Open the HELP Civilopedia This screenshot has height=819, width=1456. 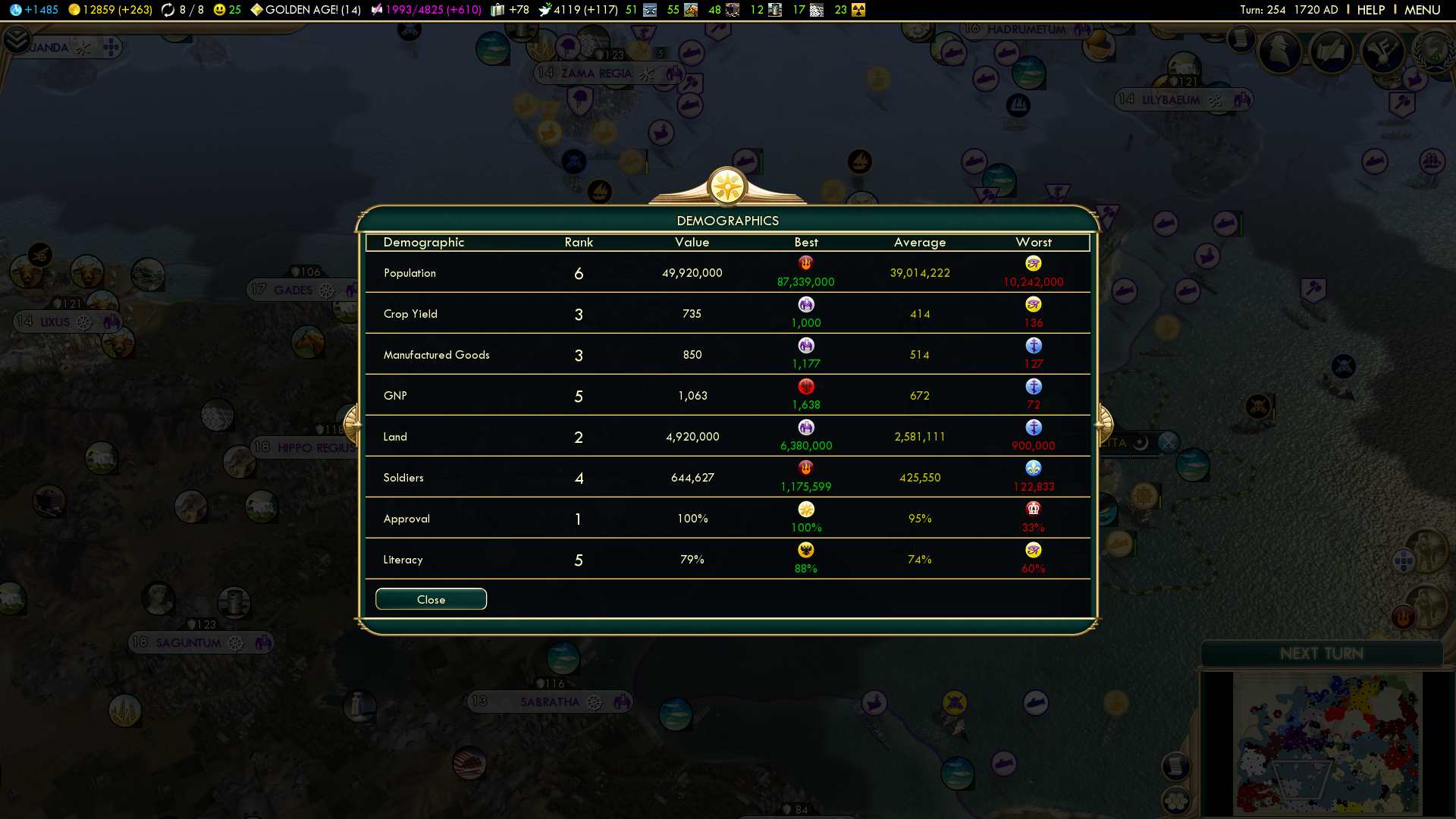pyautogui.click(x=1370, y=10)
